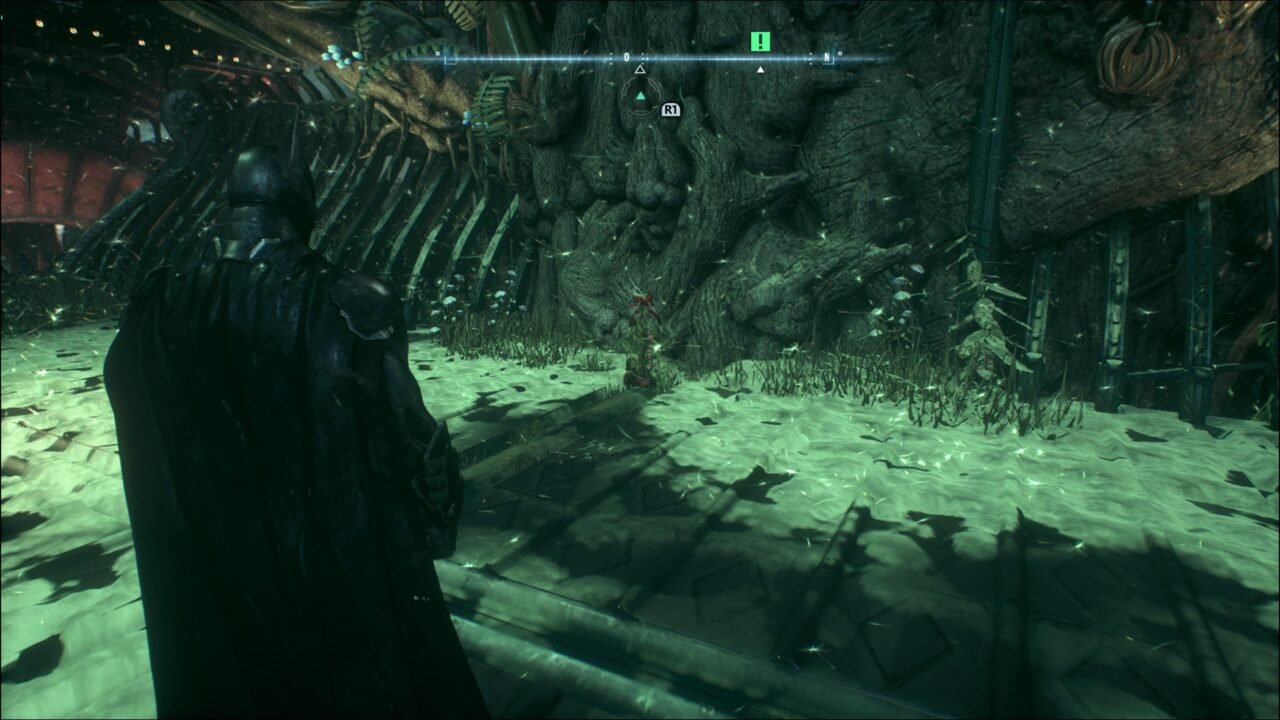Viewport: 1280px width, 720px height.
Task: Click the dotted segment left of the O marker
Action: click(x=609, y=56)
